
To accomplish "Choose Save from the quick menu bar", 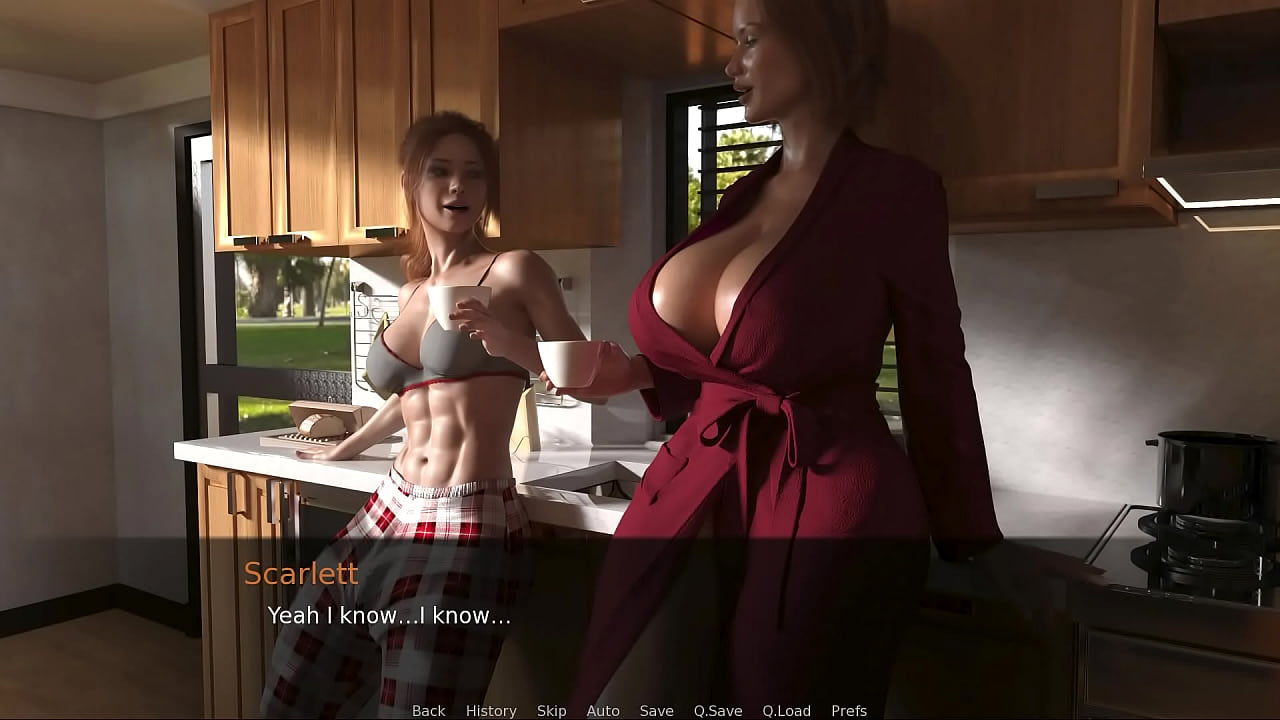I will click(655, 710).
